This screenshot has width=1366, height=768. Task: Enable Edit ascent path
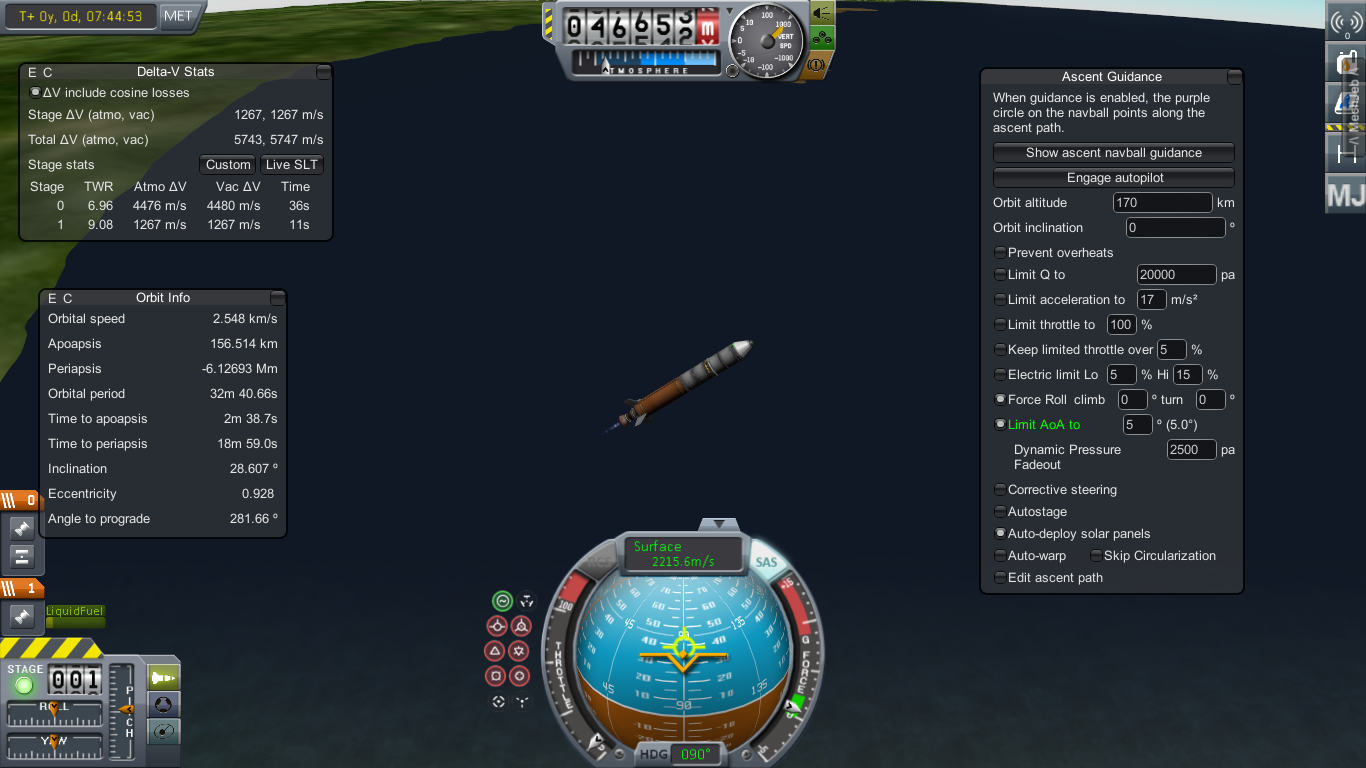(1000, 578)
